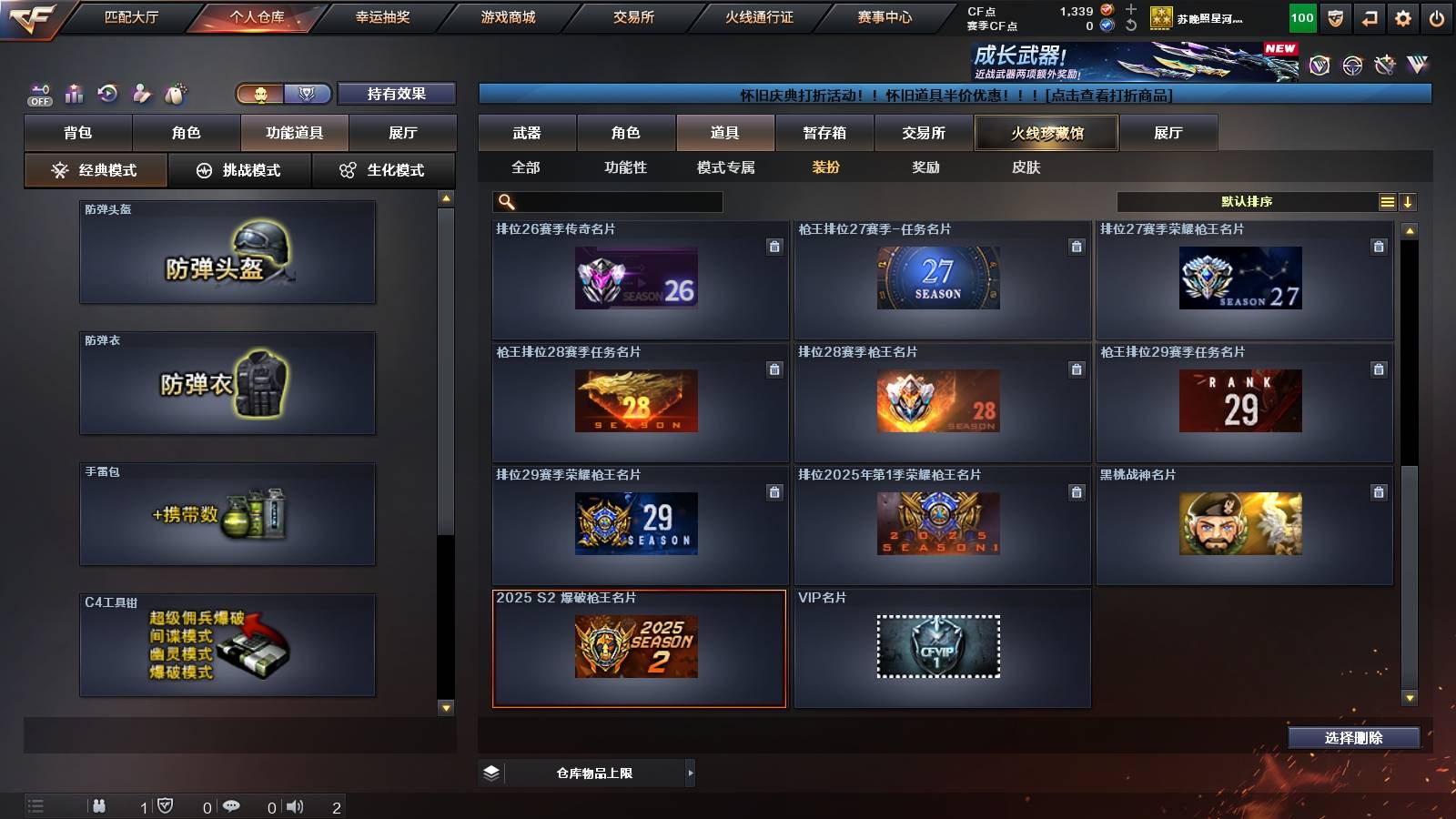Toggle the key switch labeled OFF
The width and height of the screenshot is (1456, 819).
[38, 93]
